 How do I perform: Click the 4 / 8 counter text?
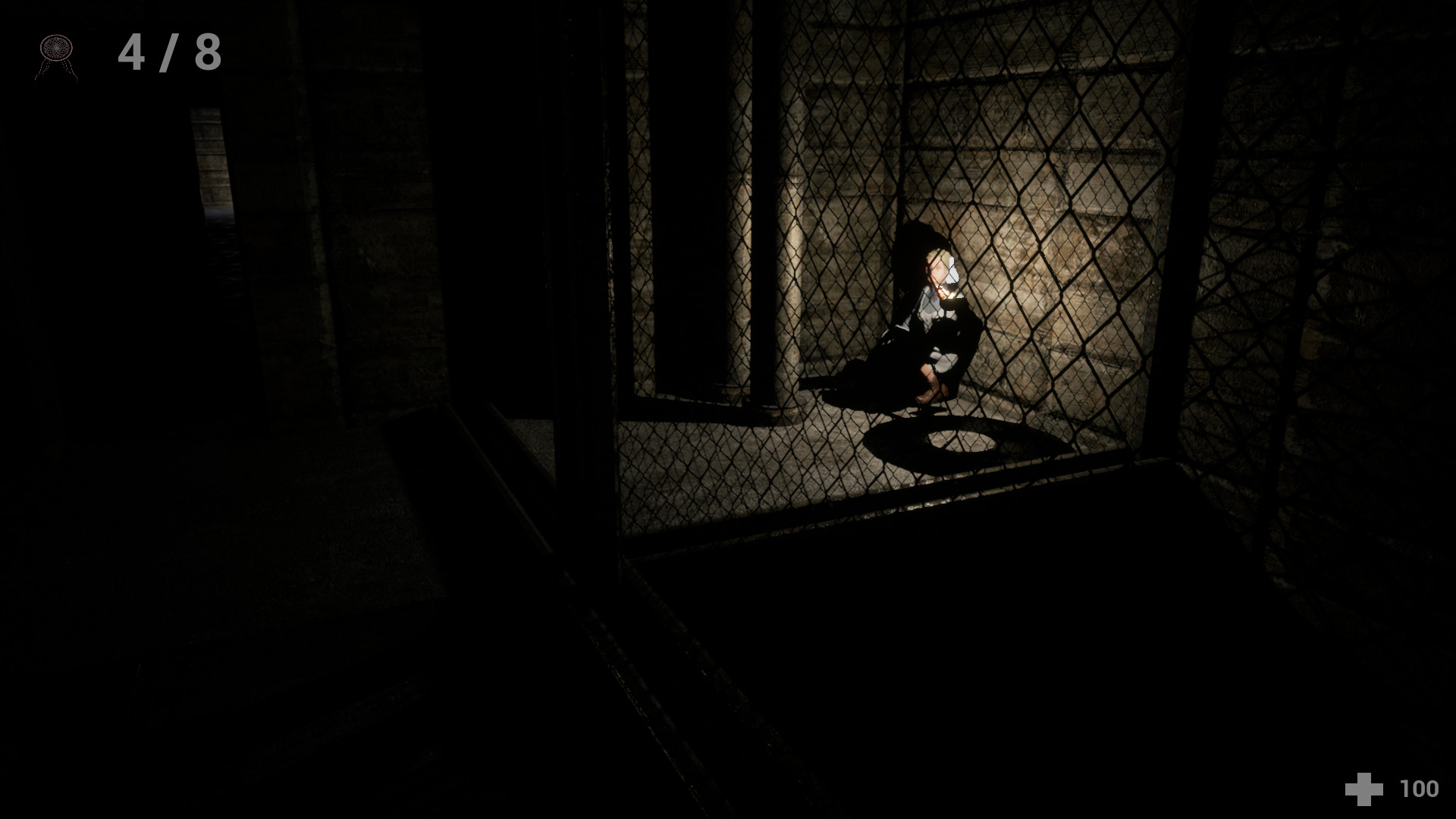tap(168, 51)
